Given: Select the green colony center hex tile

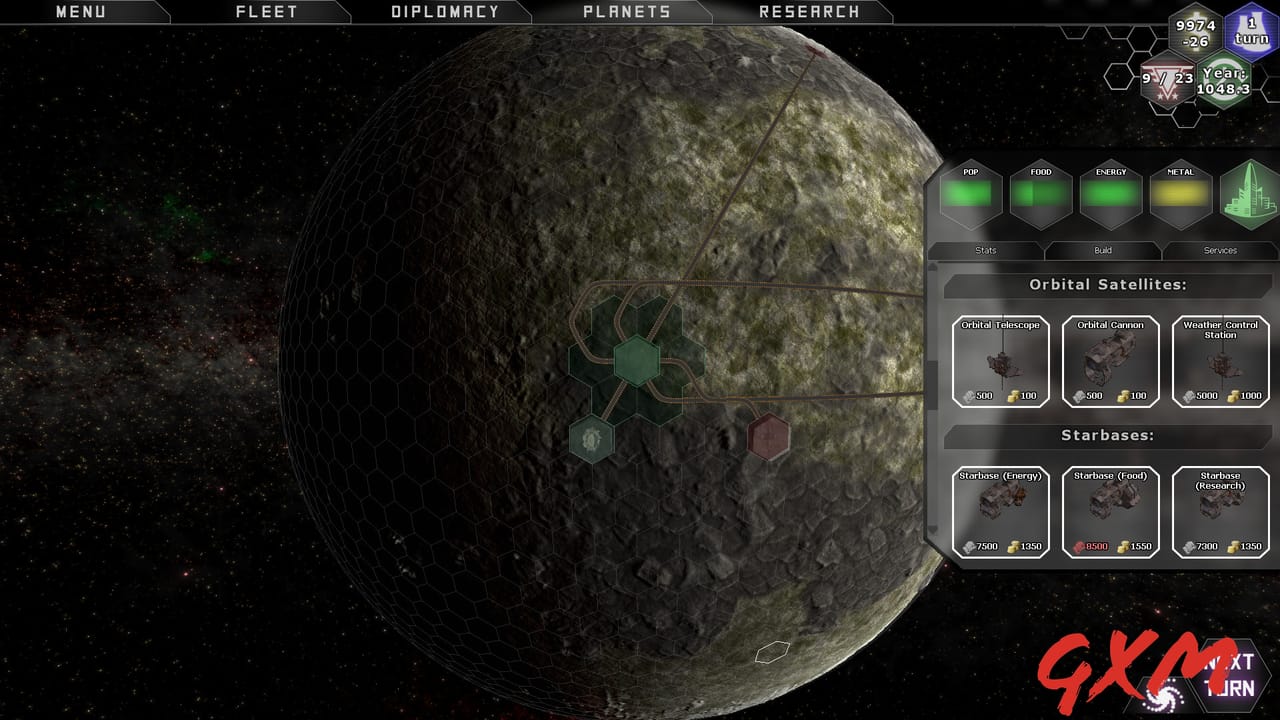Looking at the screenshot, I should 635,360.
